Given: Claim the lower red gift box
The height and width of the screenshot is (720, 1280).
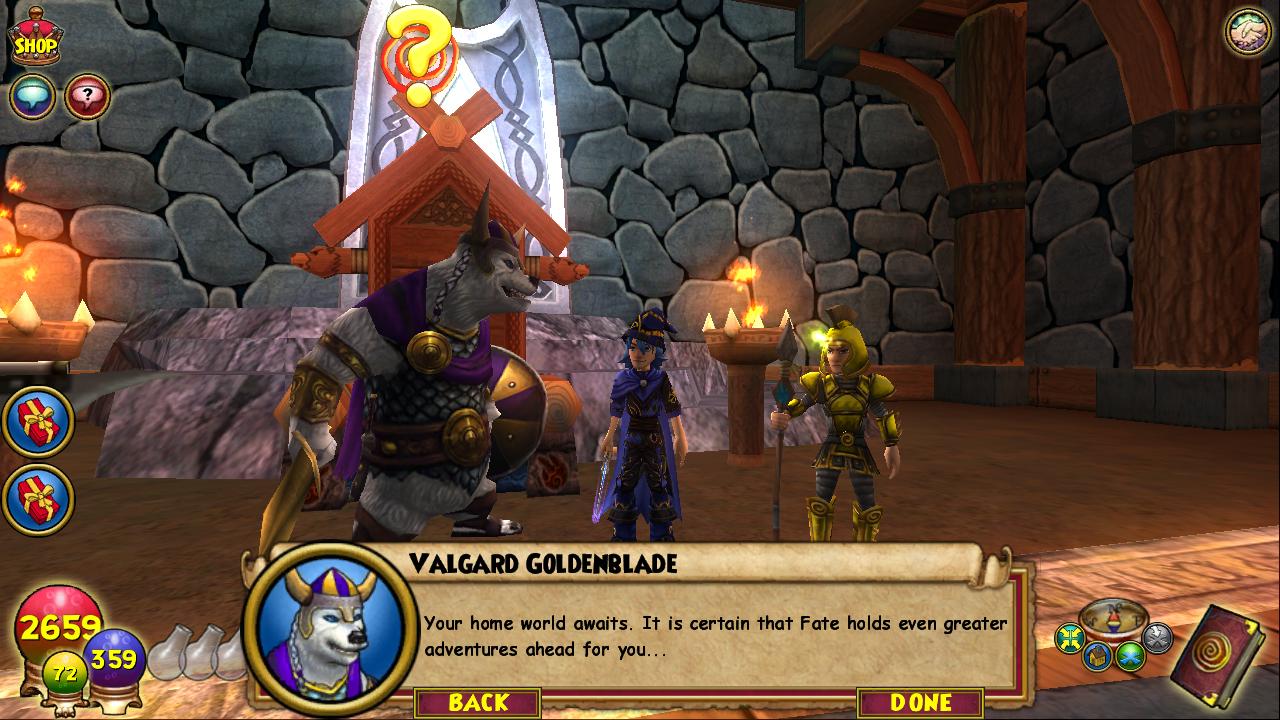Looking at the screenshot, I should pos(38,499).
